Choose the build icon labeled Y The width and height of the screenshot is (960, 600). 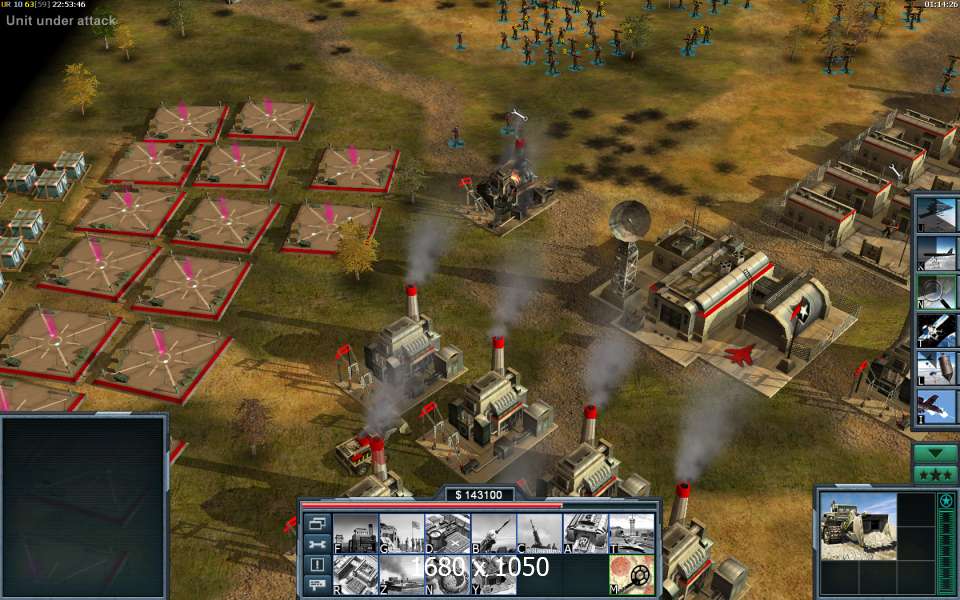[493, 575]
